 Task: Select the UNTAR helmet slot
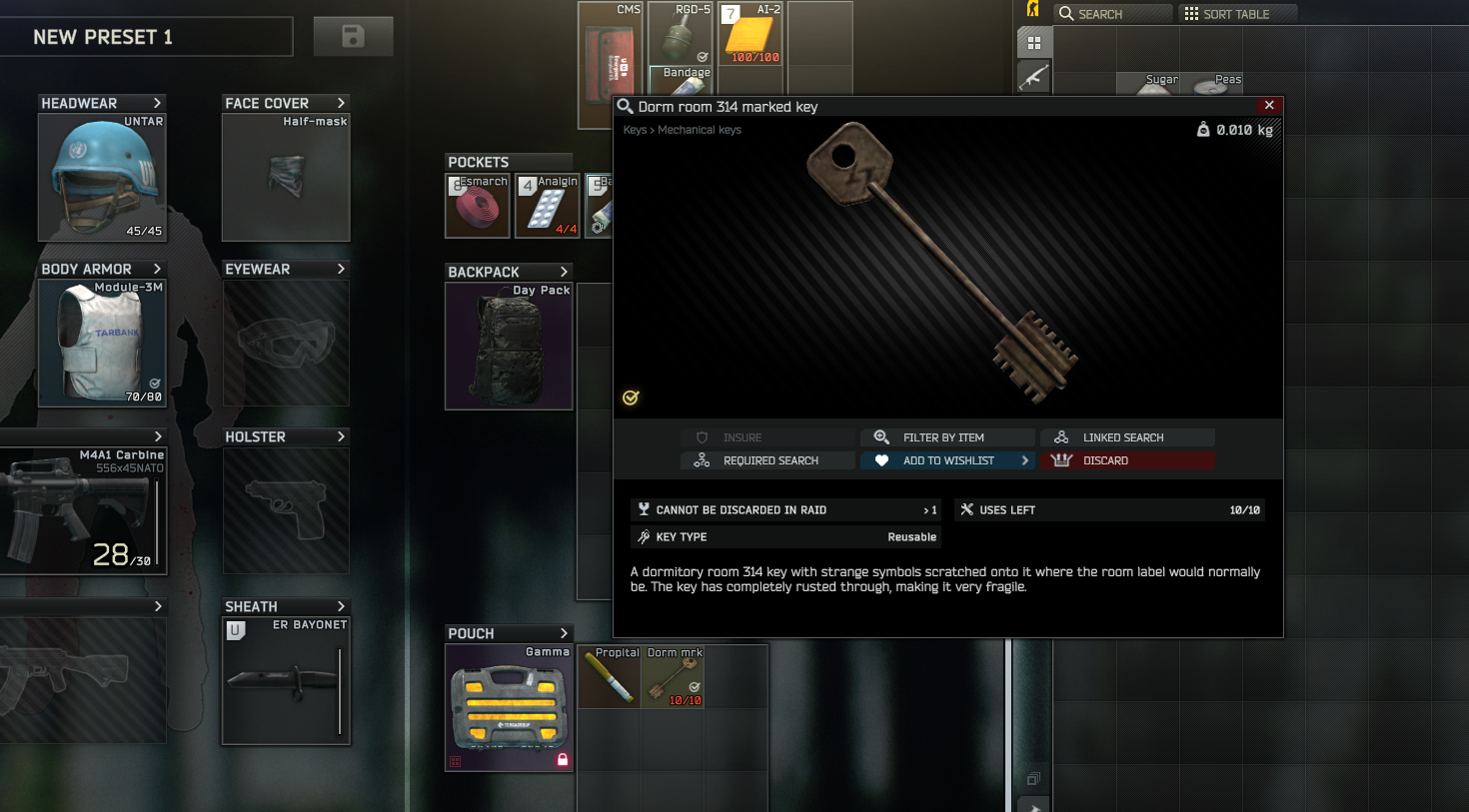tap(102, 178)
